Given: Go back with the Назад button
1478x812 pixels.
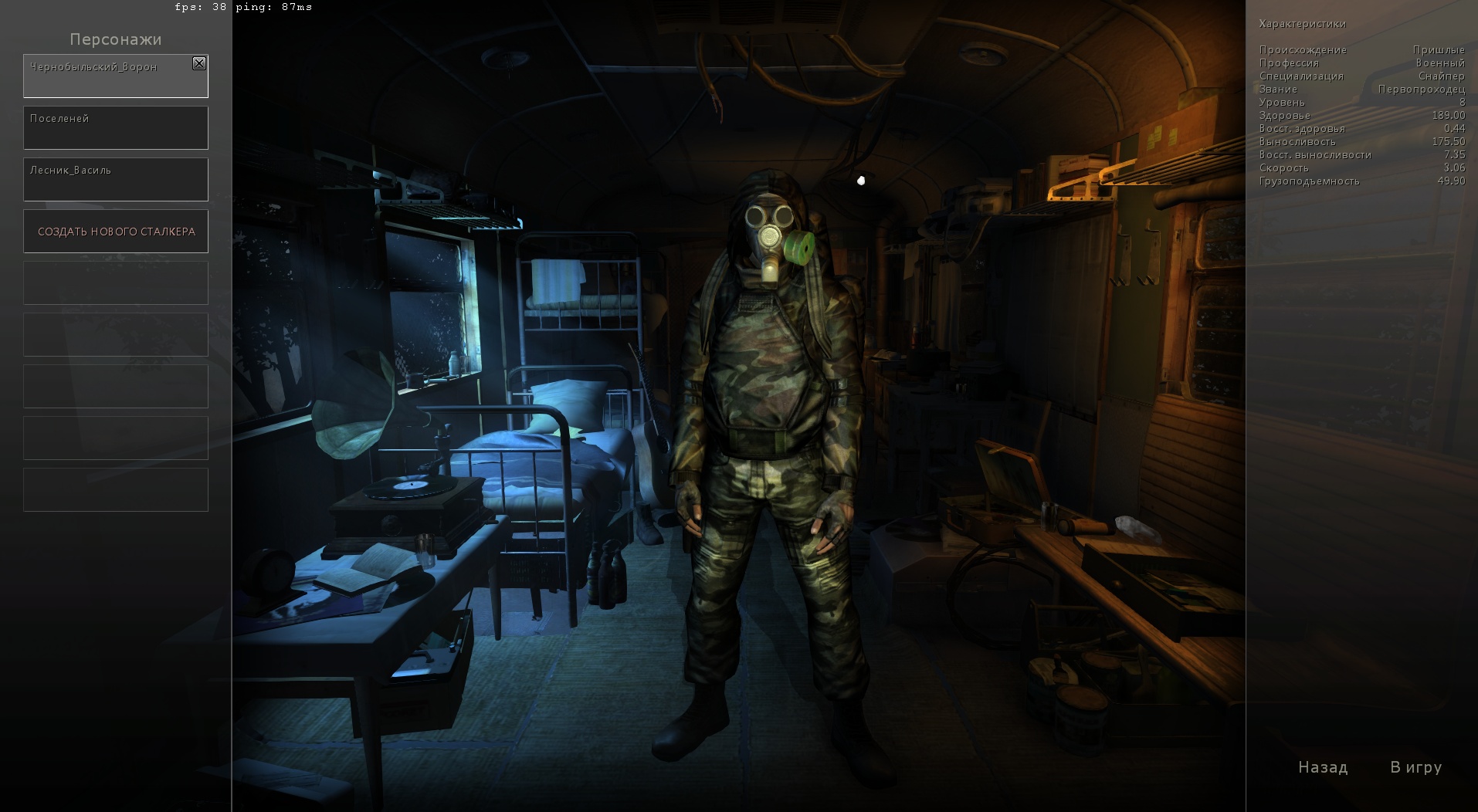Looking at the screenshot, I should [x=1323, y=767].
